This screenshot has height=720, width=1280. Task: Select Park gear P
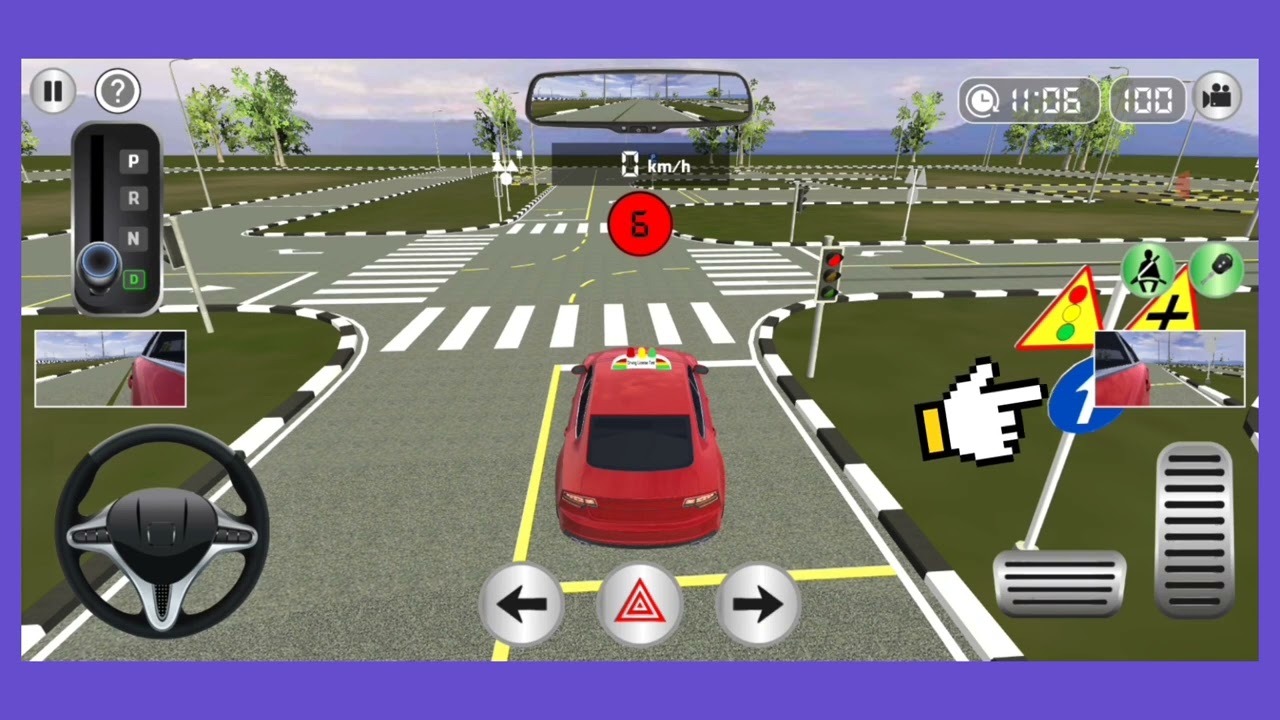133,161
